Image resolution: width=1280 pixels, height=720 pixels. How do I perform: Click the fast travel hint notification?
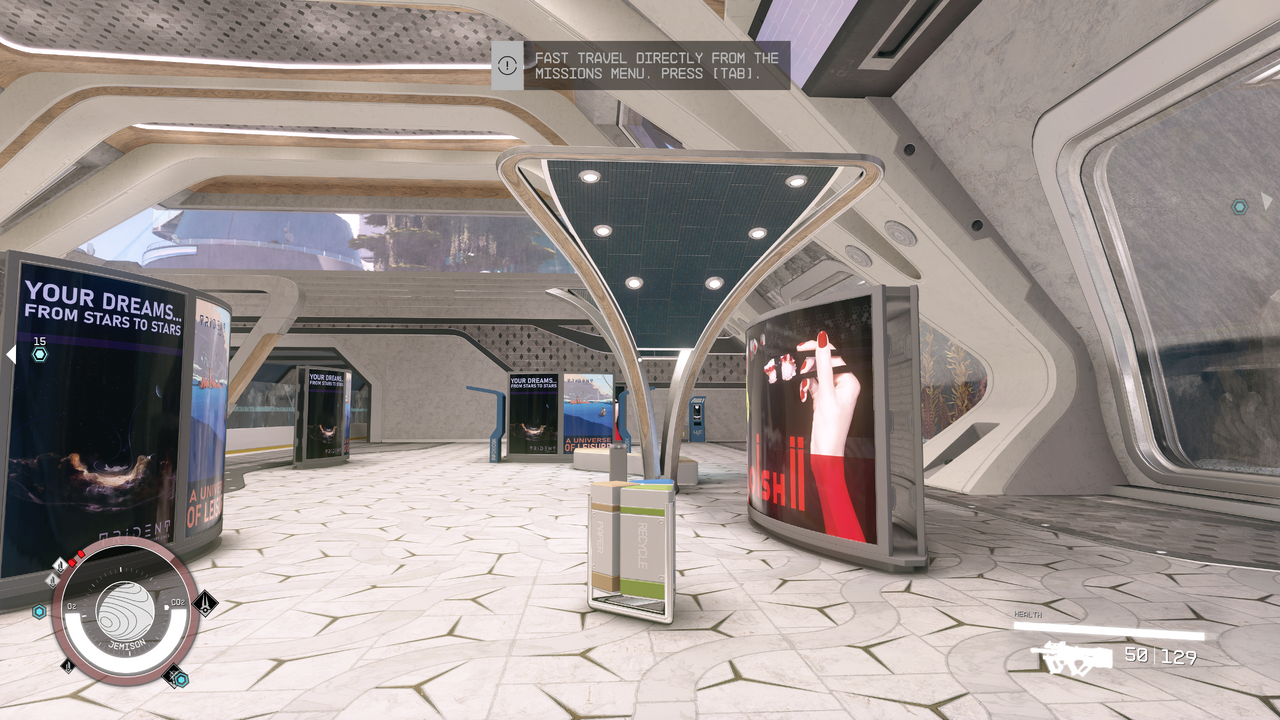pyautogui.click(x=640, y=66)
